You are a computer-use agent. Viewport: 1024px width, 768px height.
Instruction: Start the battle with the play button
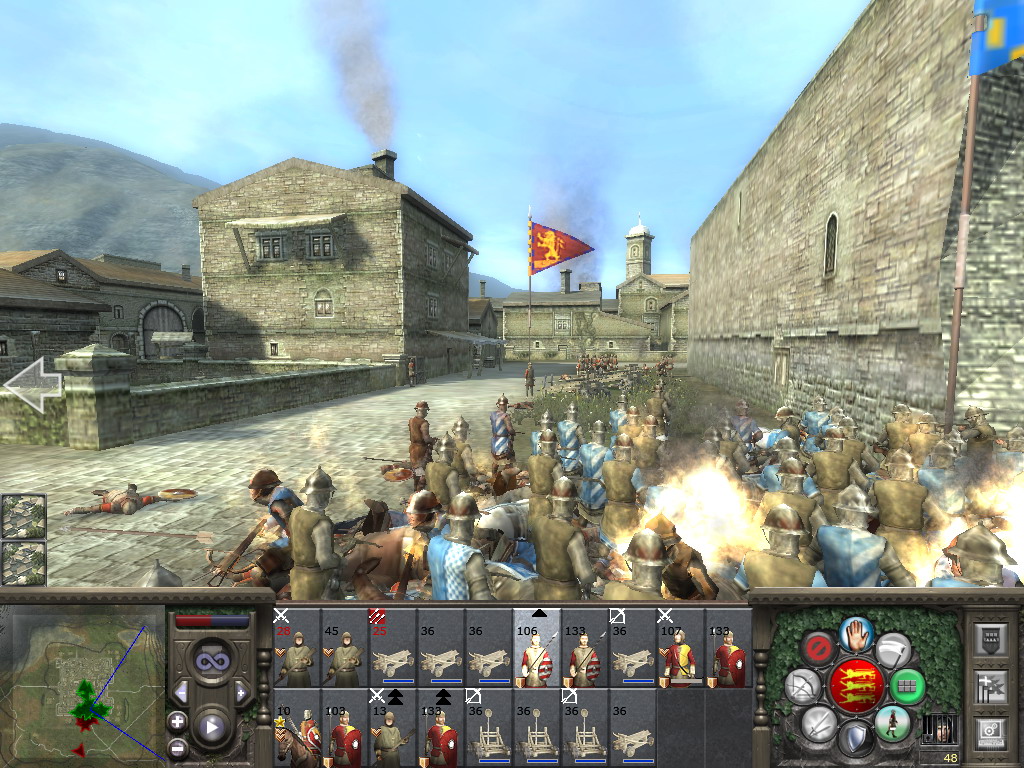212,727
